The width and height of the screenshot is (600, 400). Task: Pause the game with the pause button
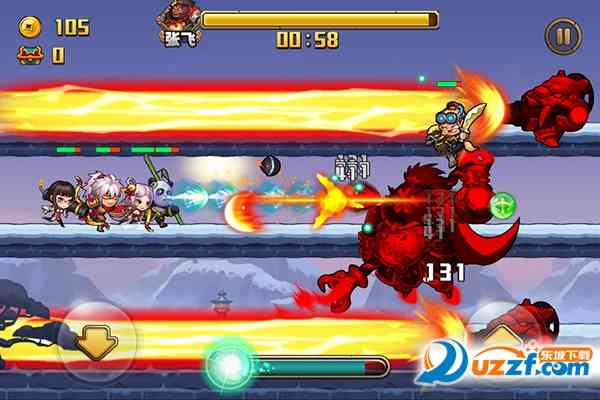562,37
